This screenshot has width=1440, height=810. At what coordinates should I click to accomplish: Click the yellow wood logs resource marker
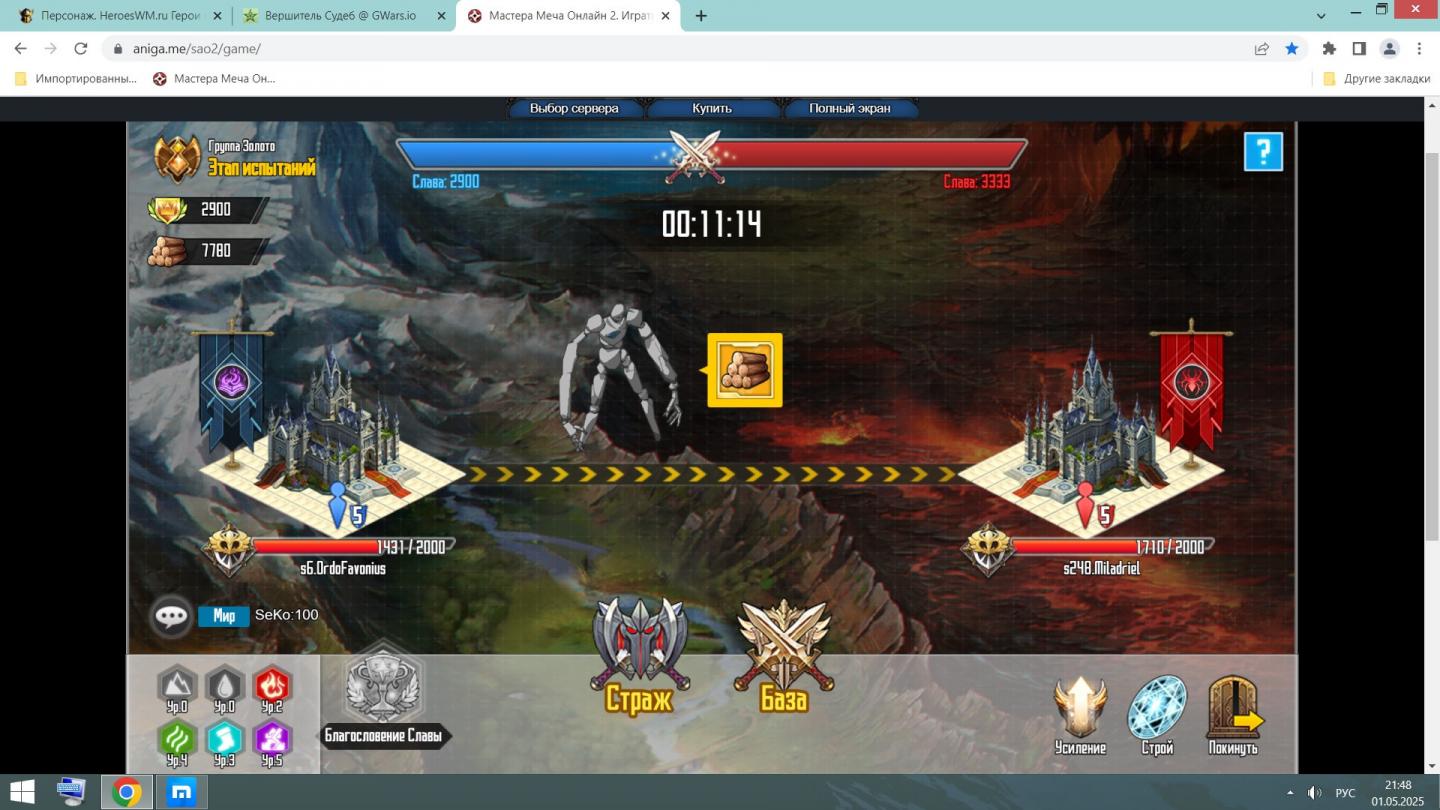745,371
